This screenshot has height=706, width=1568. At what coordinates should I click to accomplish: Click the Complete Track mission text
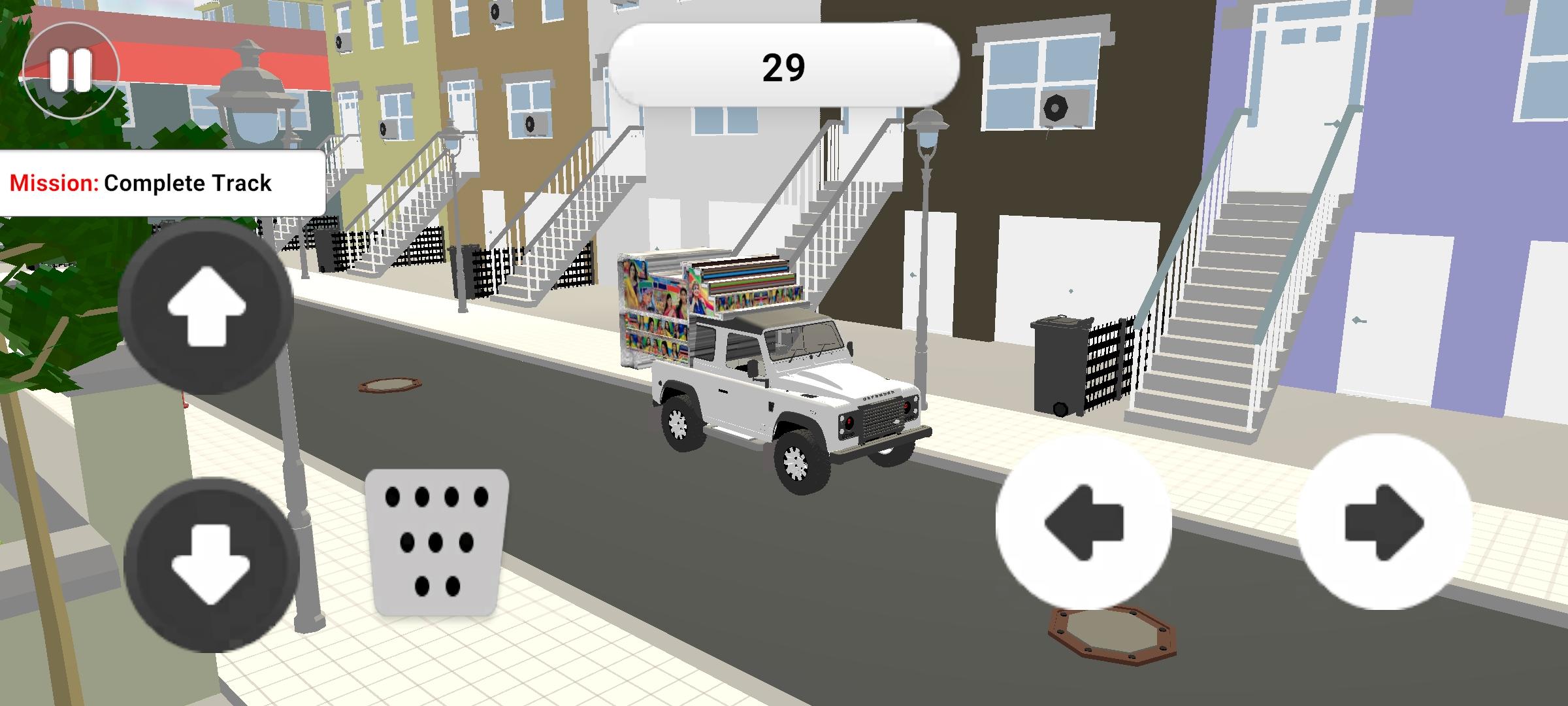coord(189,184)
